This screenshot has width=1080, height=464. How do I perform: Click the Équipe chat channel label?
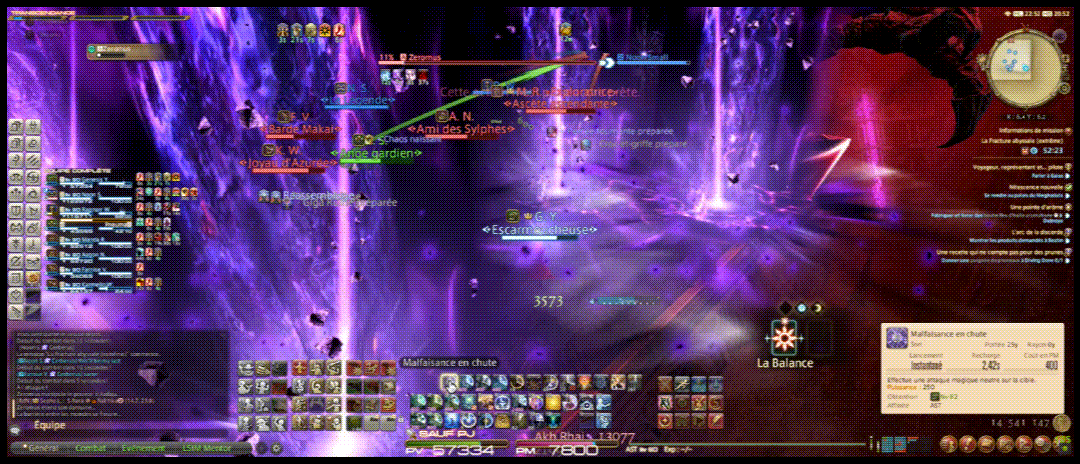click(49, 425)
